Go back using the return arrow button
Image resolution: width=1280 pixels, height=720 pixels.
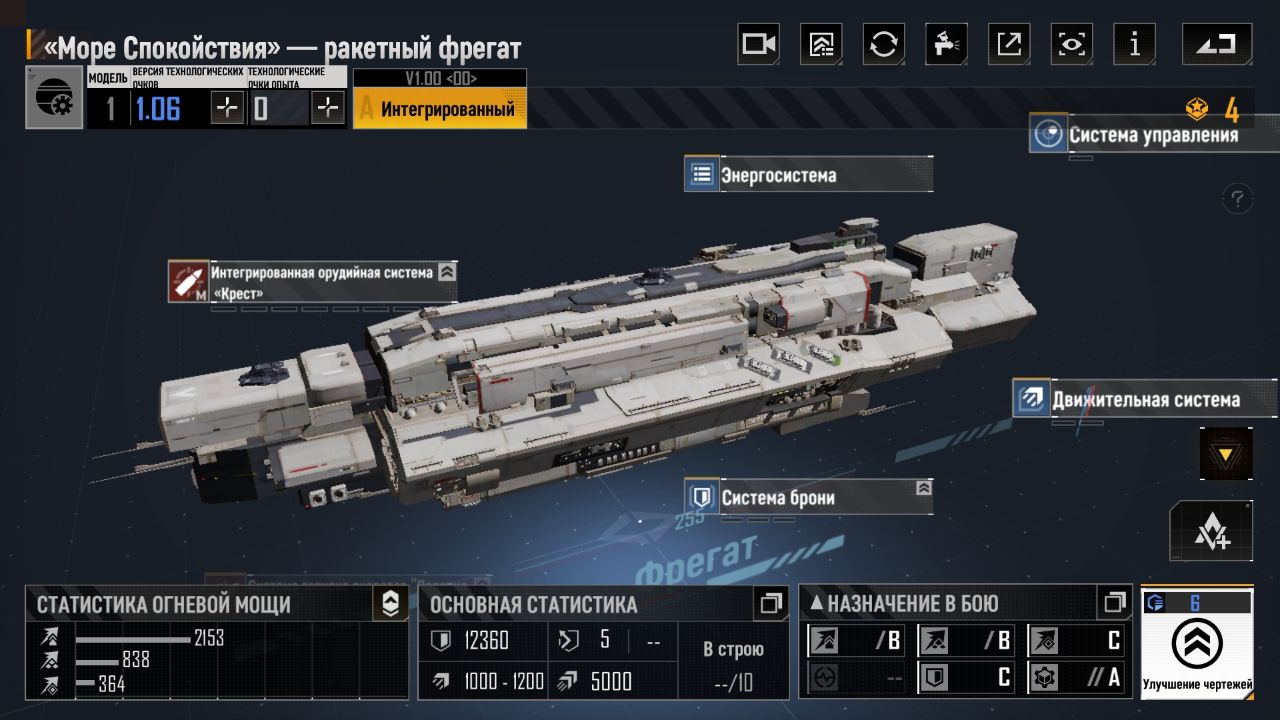pos(1216,45)
